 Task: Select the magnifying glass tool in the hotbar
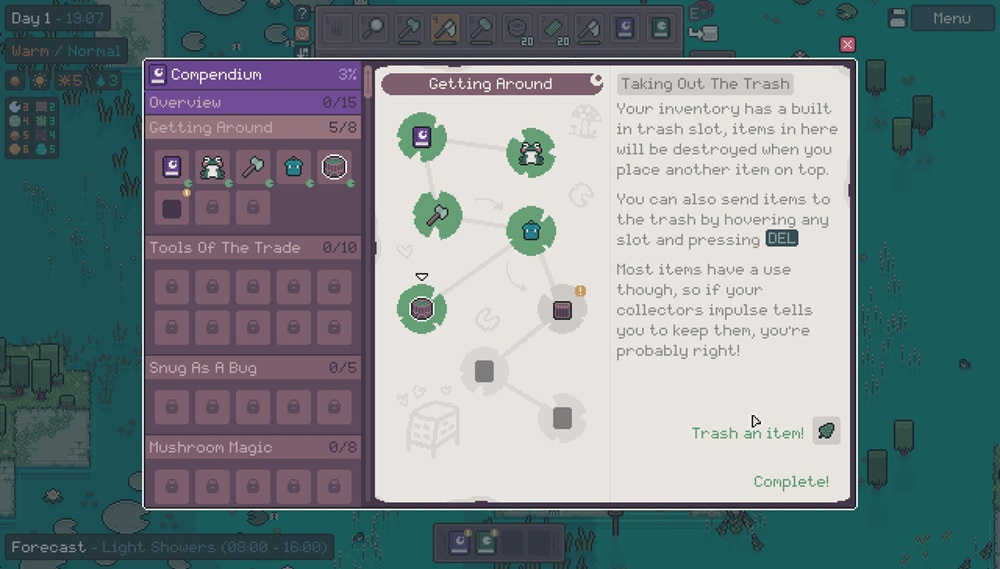pos(373,28)
